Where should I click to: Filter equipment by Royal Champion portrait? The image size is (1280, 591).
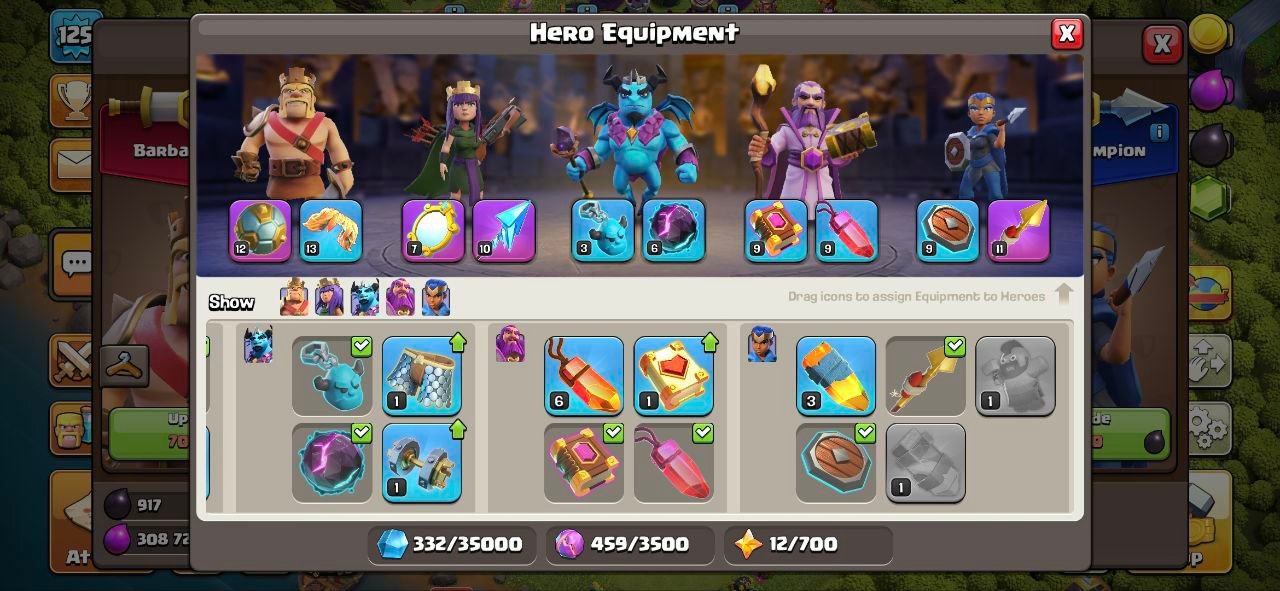click(x=436, y=298)
